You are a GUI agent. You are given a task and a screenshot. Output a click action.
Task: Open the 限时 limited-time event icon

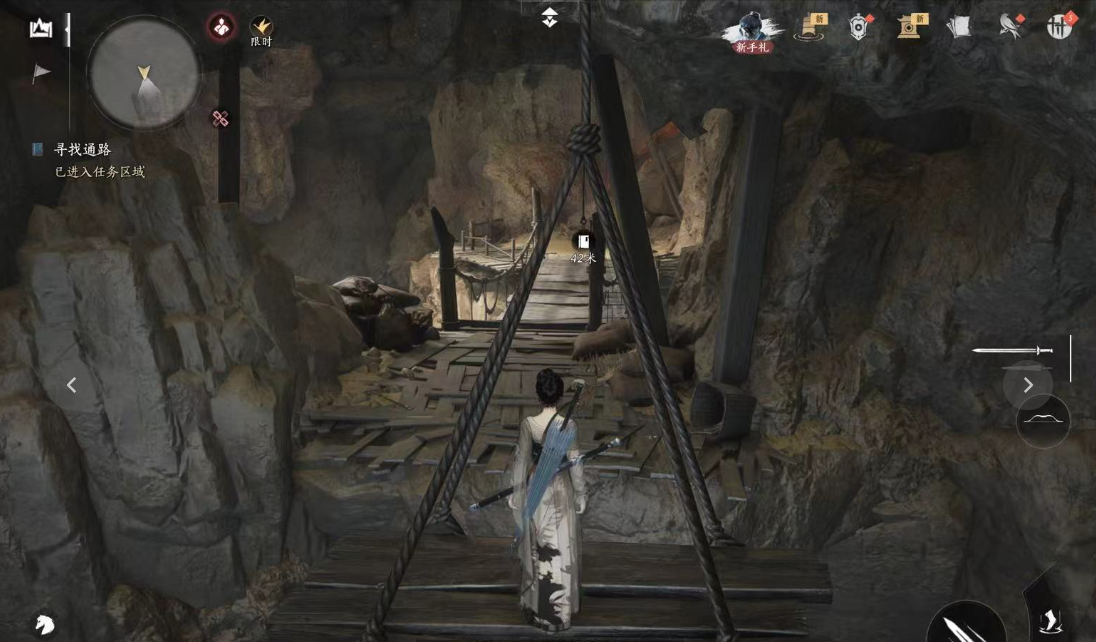261,30
